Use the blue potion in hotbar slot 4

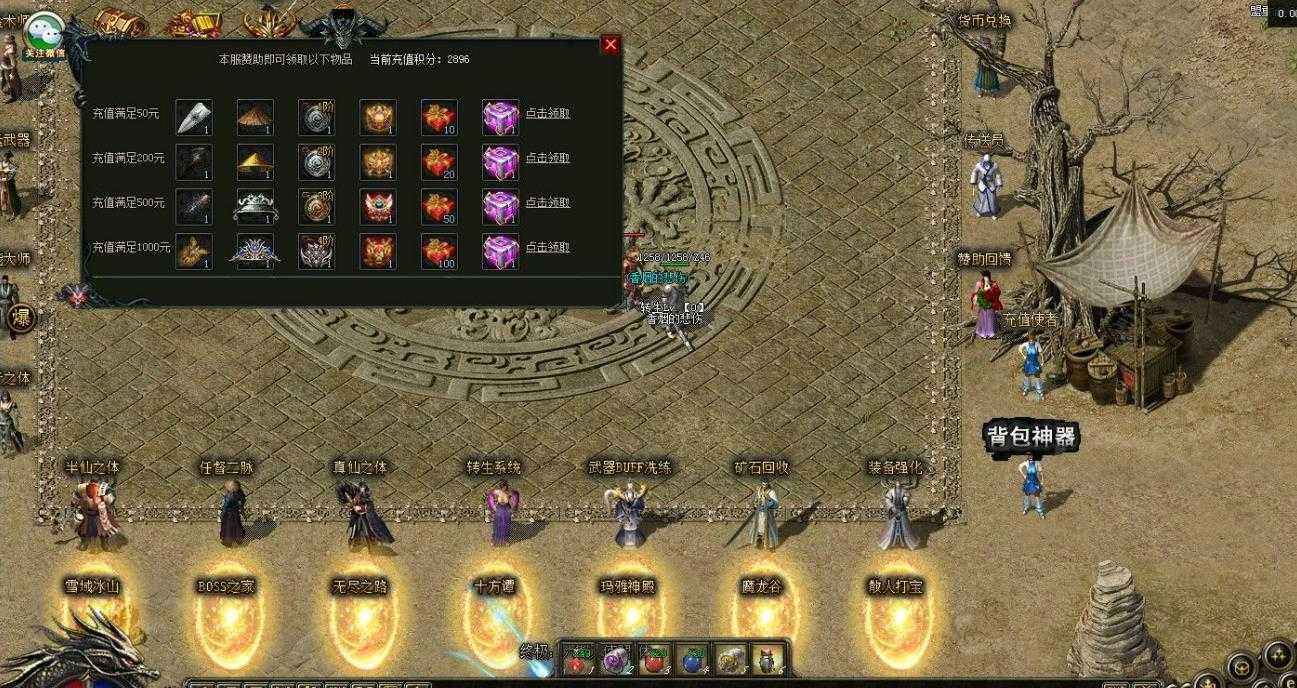[x=692, y=657]
